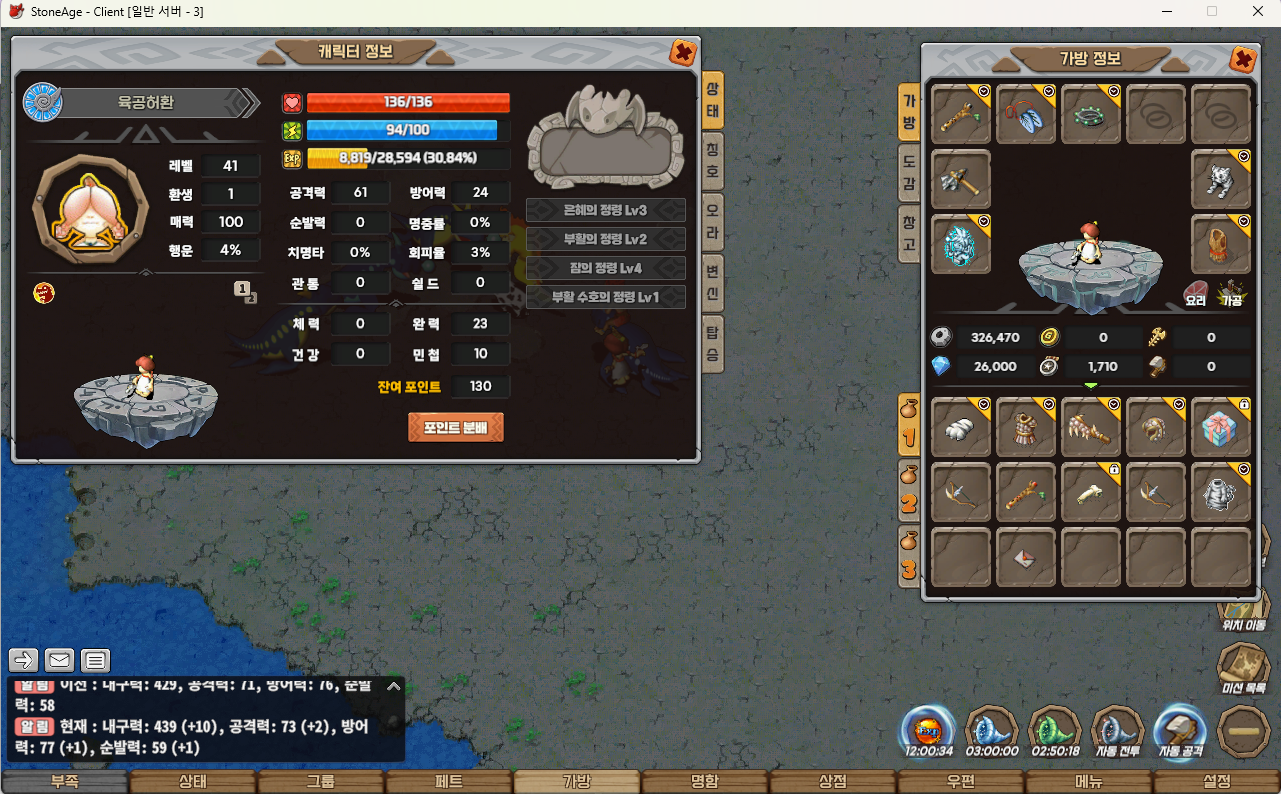Open the envelope mail button above chat
Viewport: 1281px width, 794px height.
coord(59,660)
